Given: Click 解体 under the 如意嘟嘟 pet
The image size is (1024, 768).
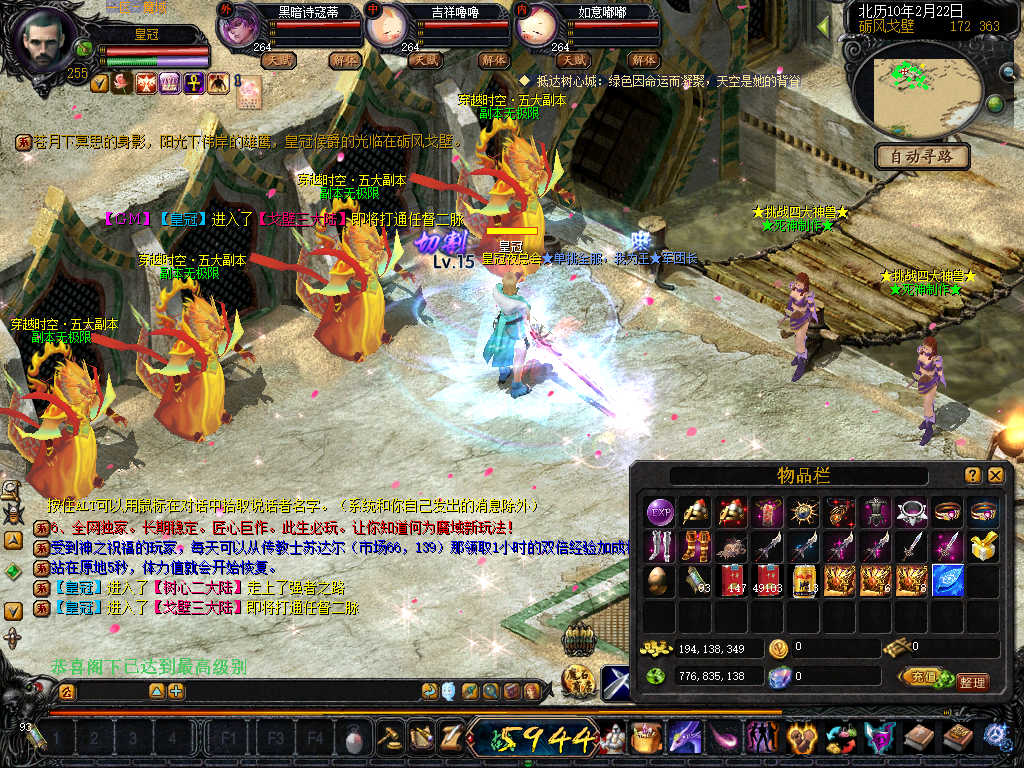Looking at the screenshot, I should tap(644, 60).
